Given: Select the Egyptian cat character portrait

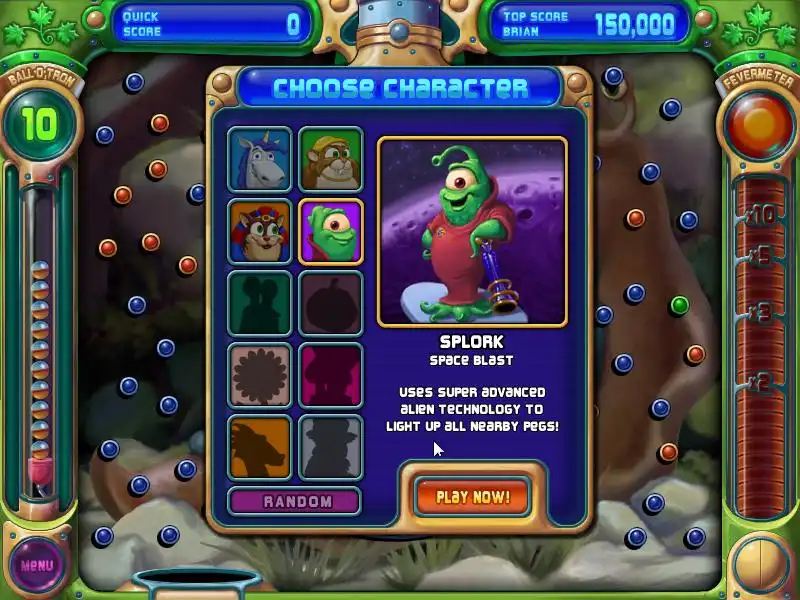Looking at the screenshot, I should click(x=260, y=231).
